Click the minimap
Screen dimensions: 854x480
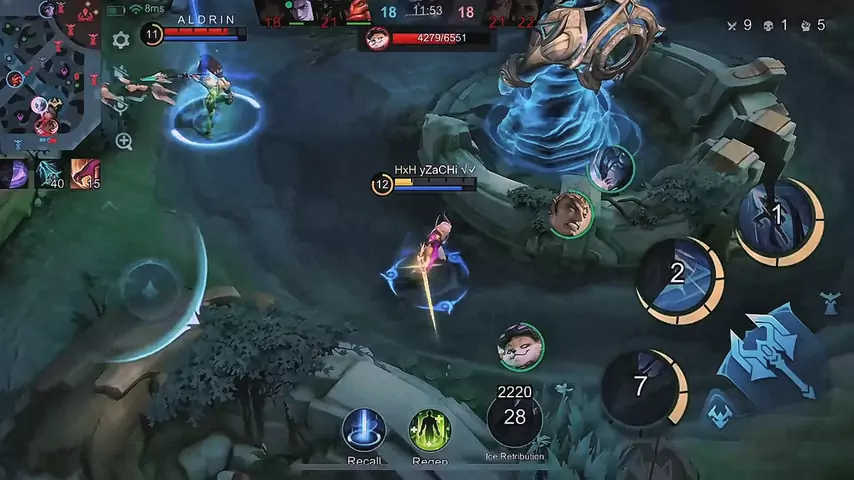tap(50, 75)
